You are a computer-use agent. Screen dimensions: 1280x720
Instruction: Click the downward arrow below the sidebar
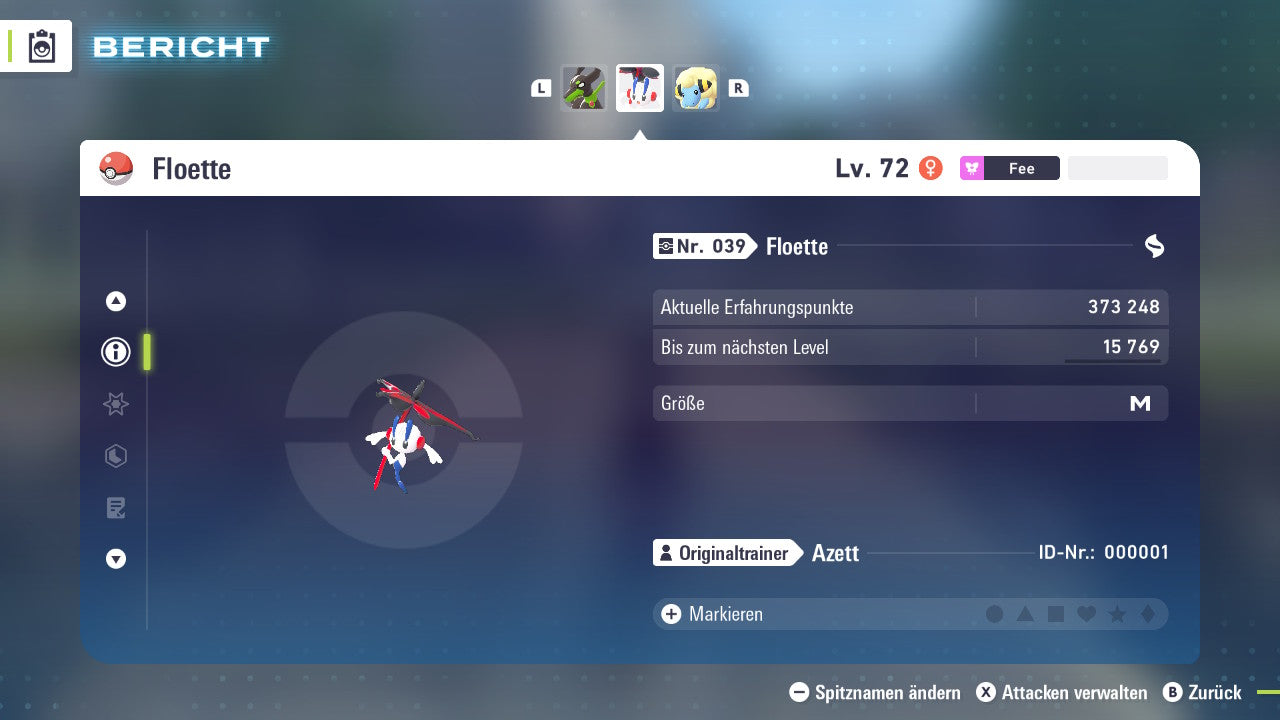click(115, 559)
